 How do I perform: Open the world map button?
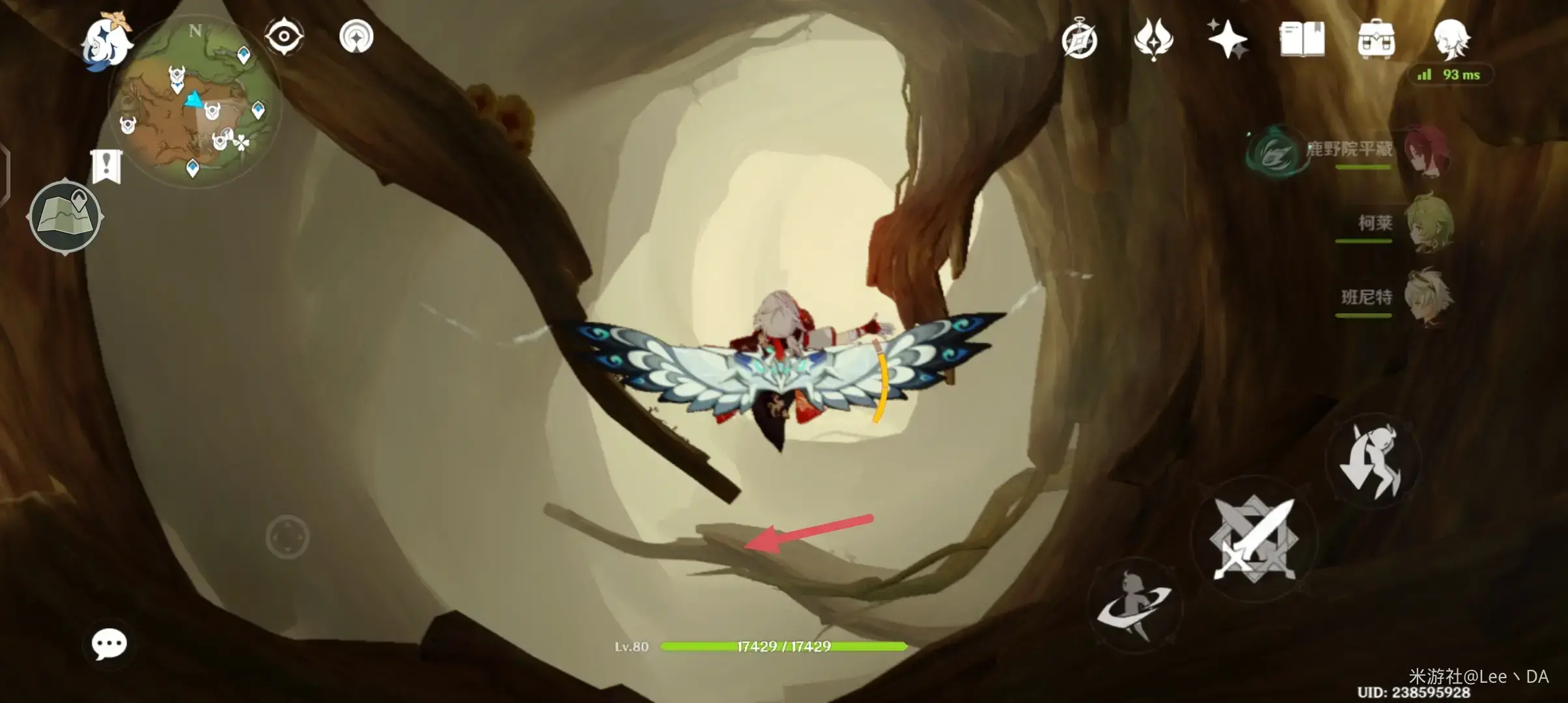tap(65, 216)
